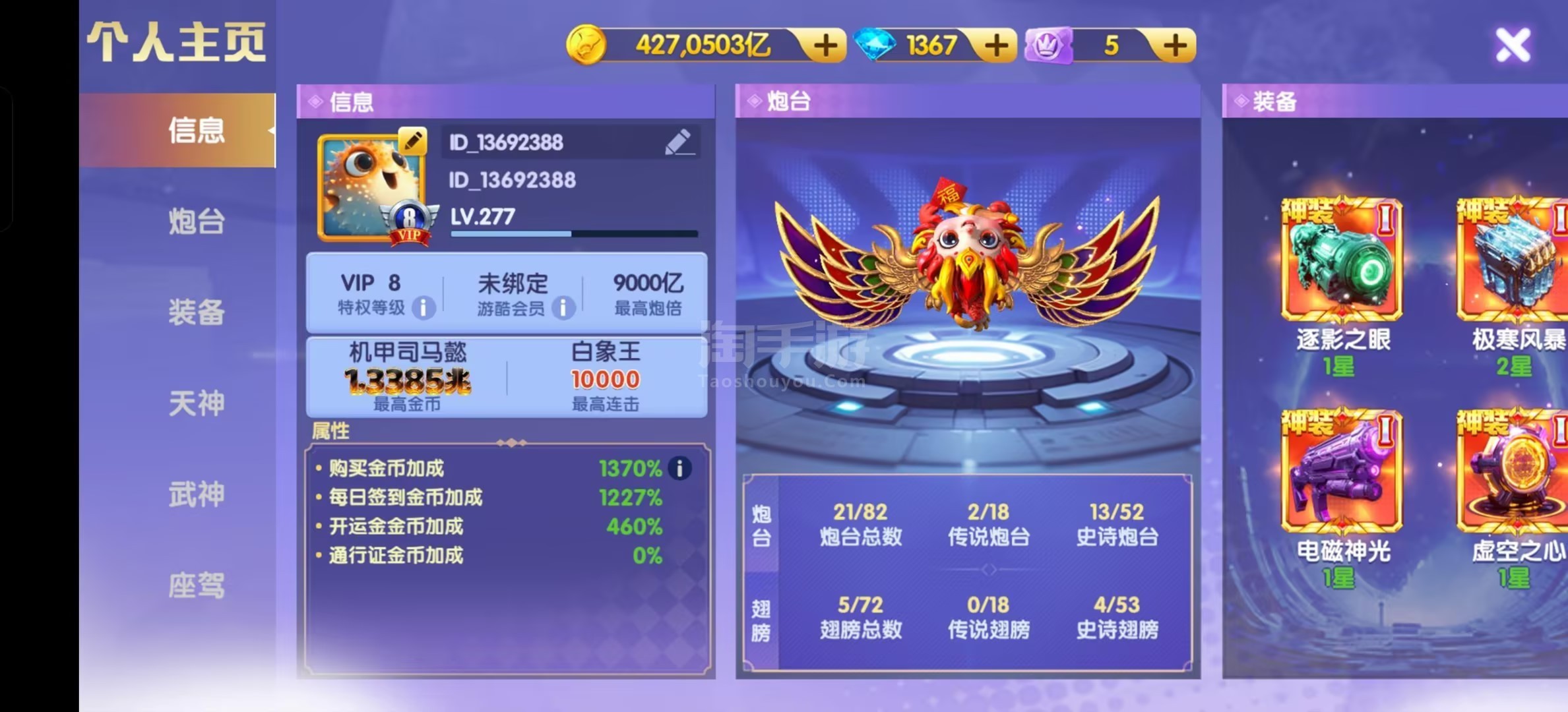
Task: Open the 座驾 section
Action: pos(195,584)
